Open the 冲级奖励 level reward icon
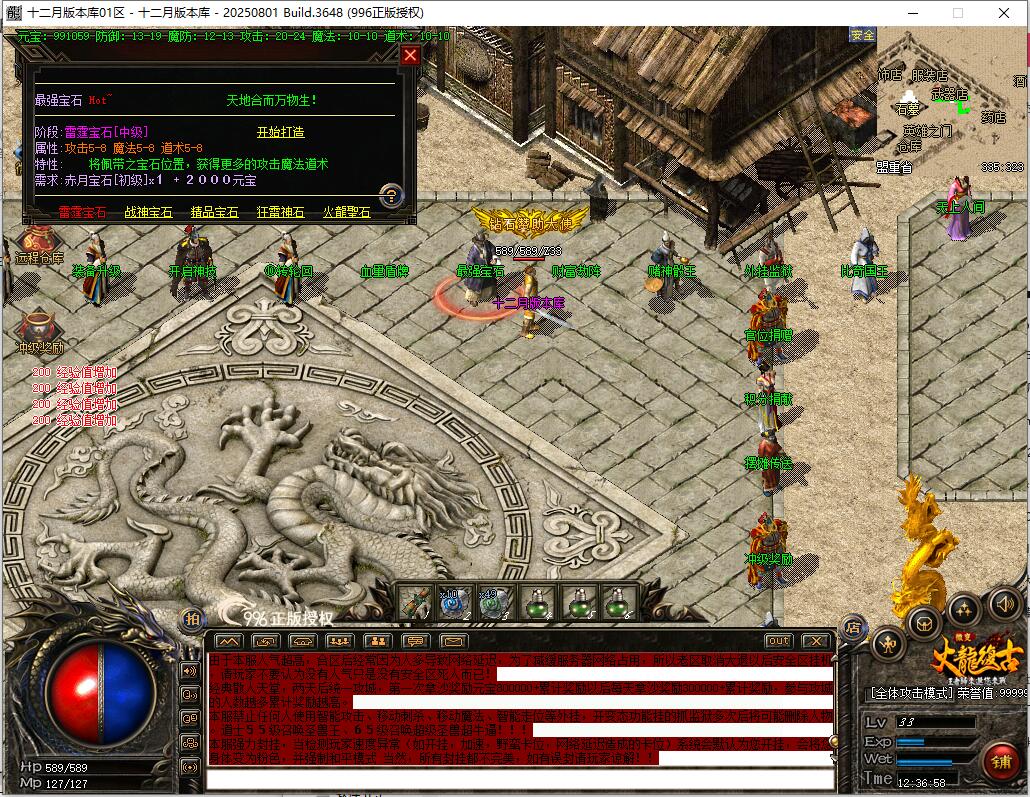Image resolution: width=1030 pixels, height=797 pixels. click(39, 329)
